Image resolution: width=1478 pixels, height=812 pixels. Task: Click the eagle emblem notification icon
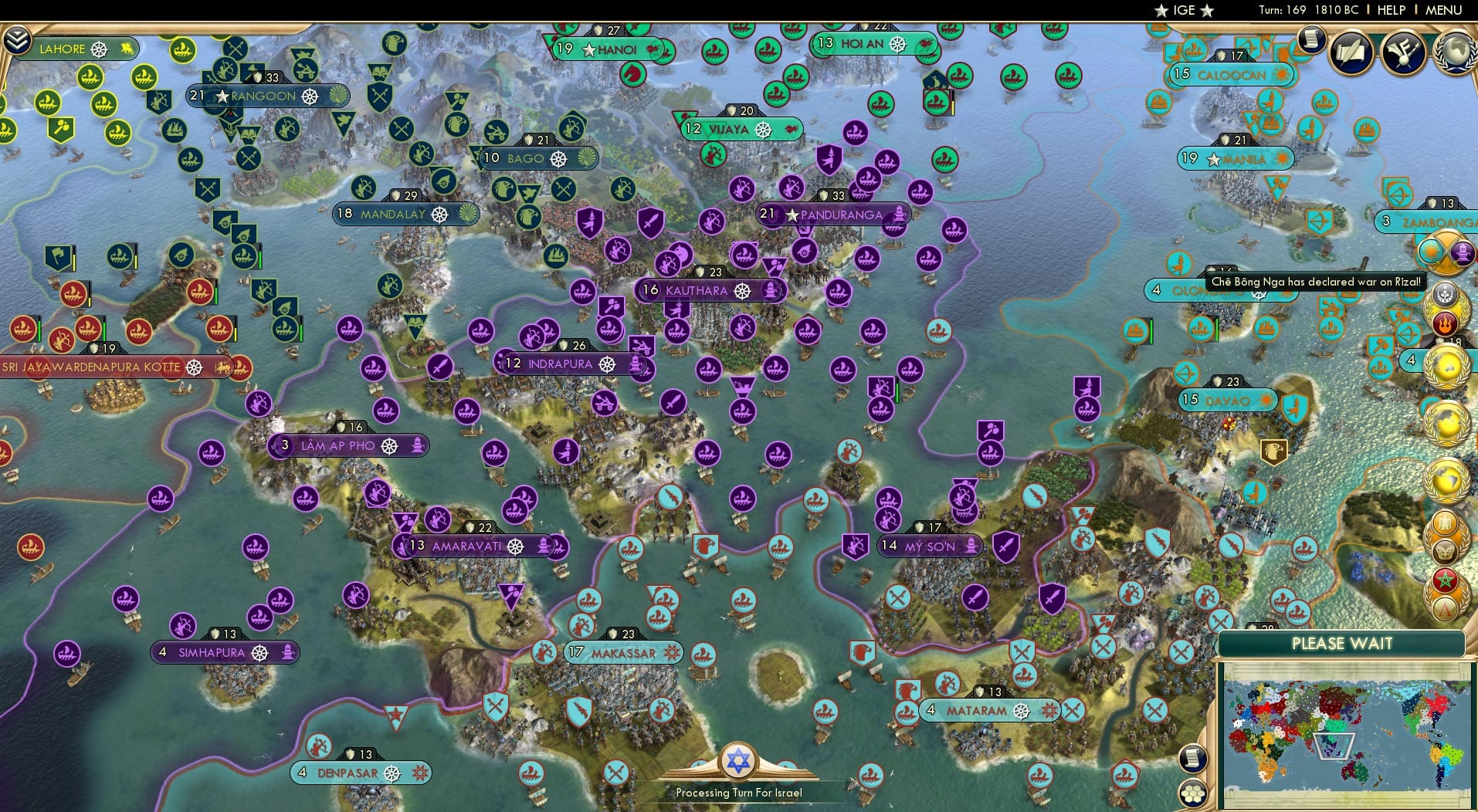(1444, 521)
